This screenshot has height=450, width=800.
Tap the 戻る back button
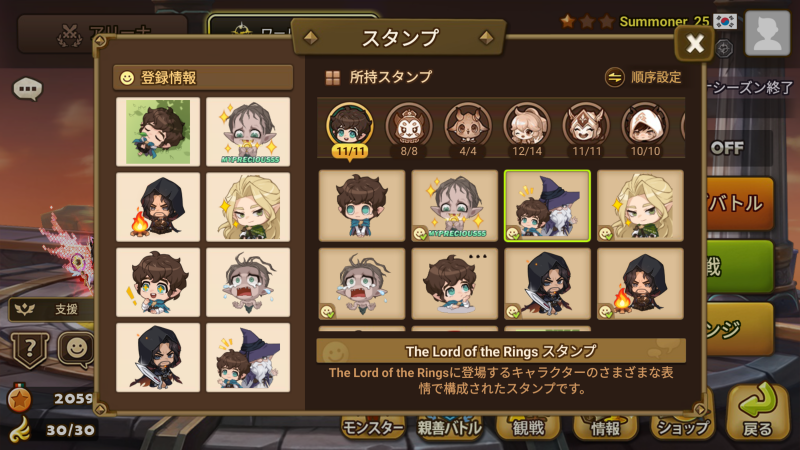point(757,412)
